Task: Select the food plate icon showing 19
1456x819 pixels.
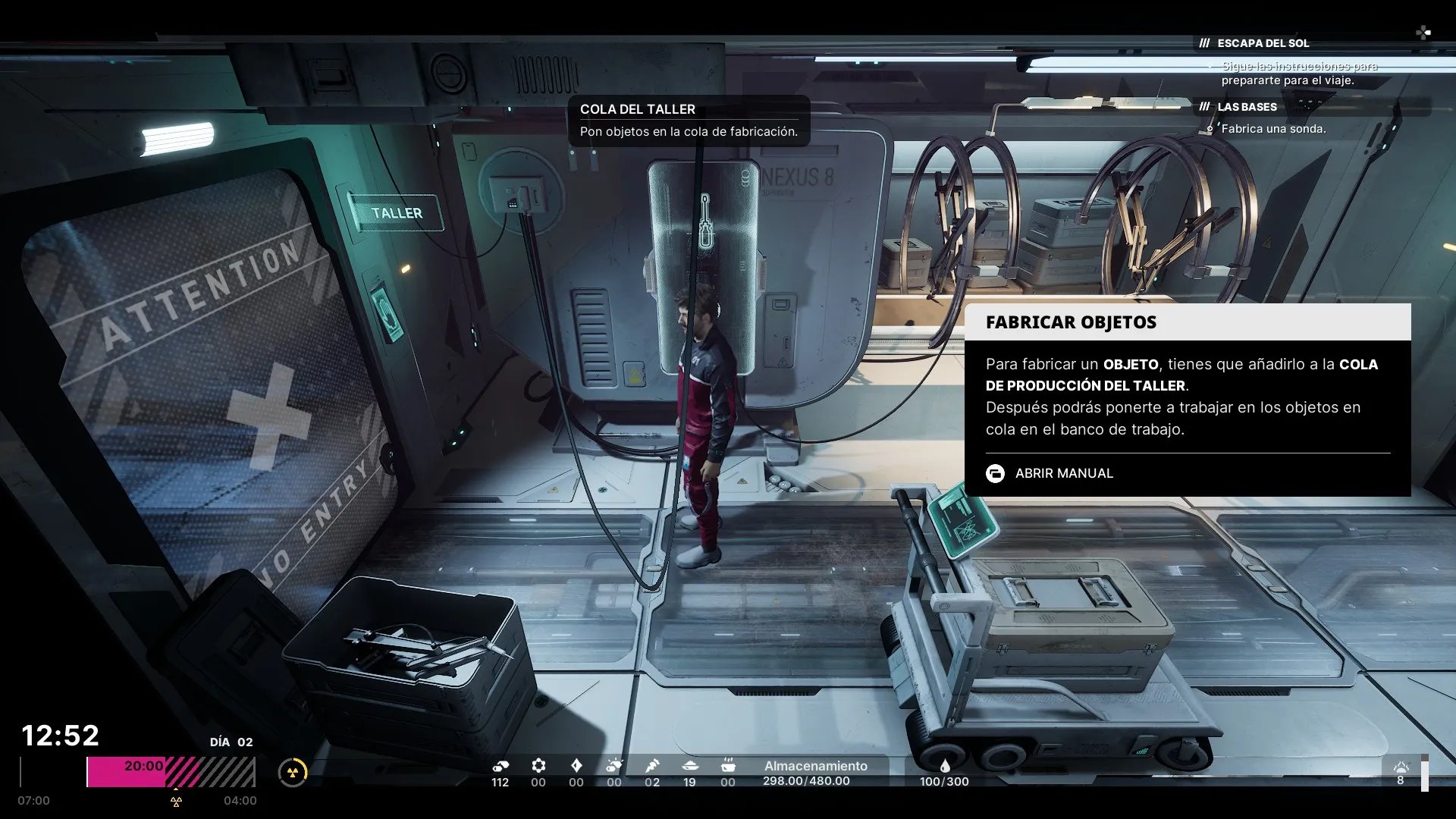Action: [689, 766]
